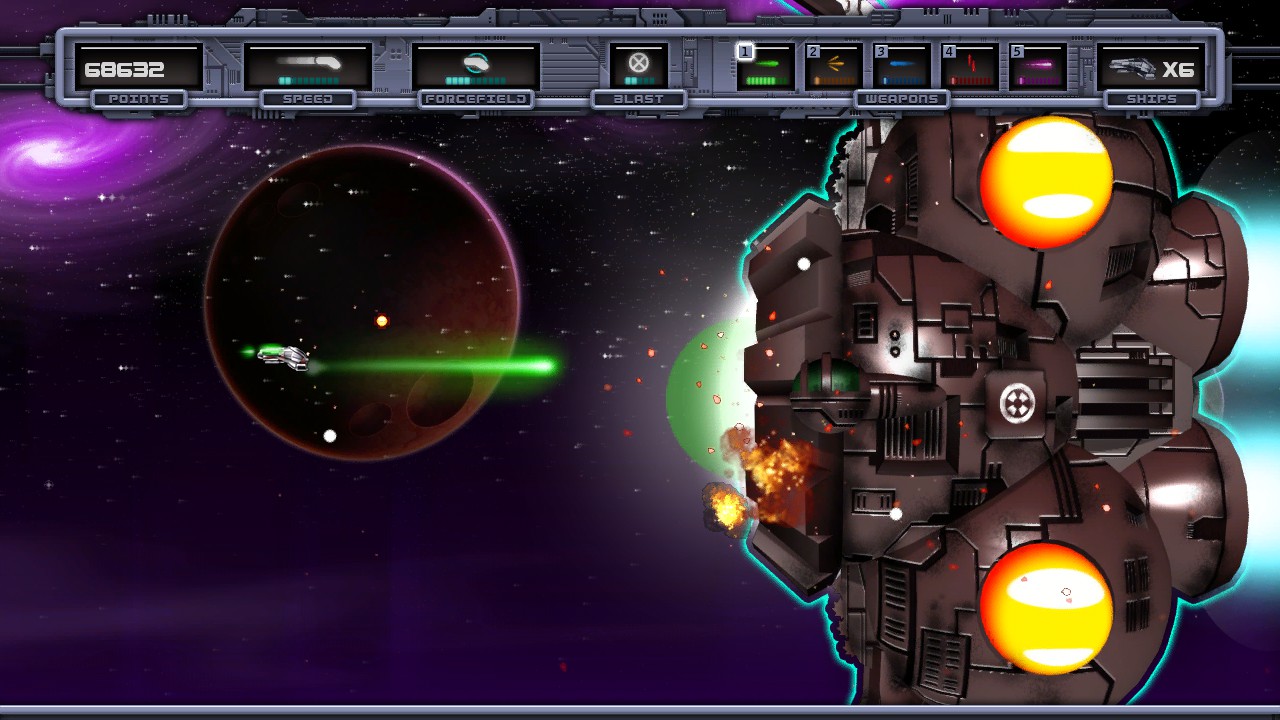Select weapon 5 magenta beam
This screenshot has height=720, width=1280.
click(1037, 67)
